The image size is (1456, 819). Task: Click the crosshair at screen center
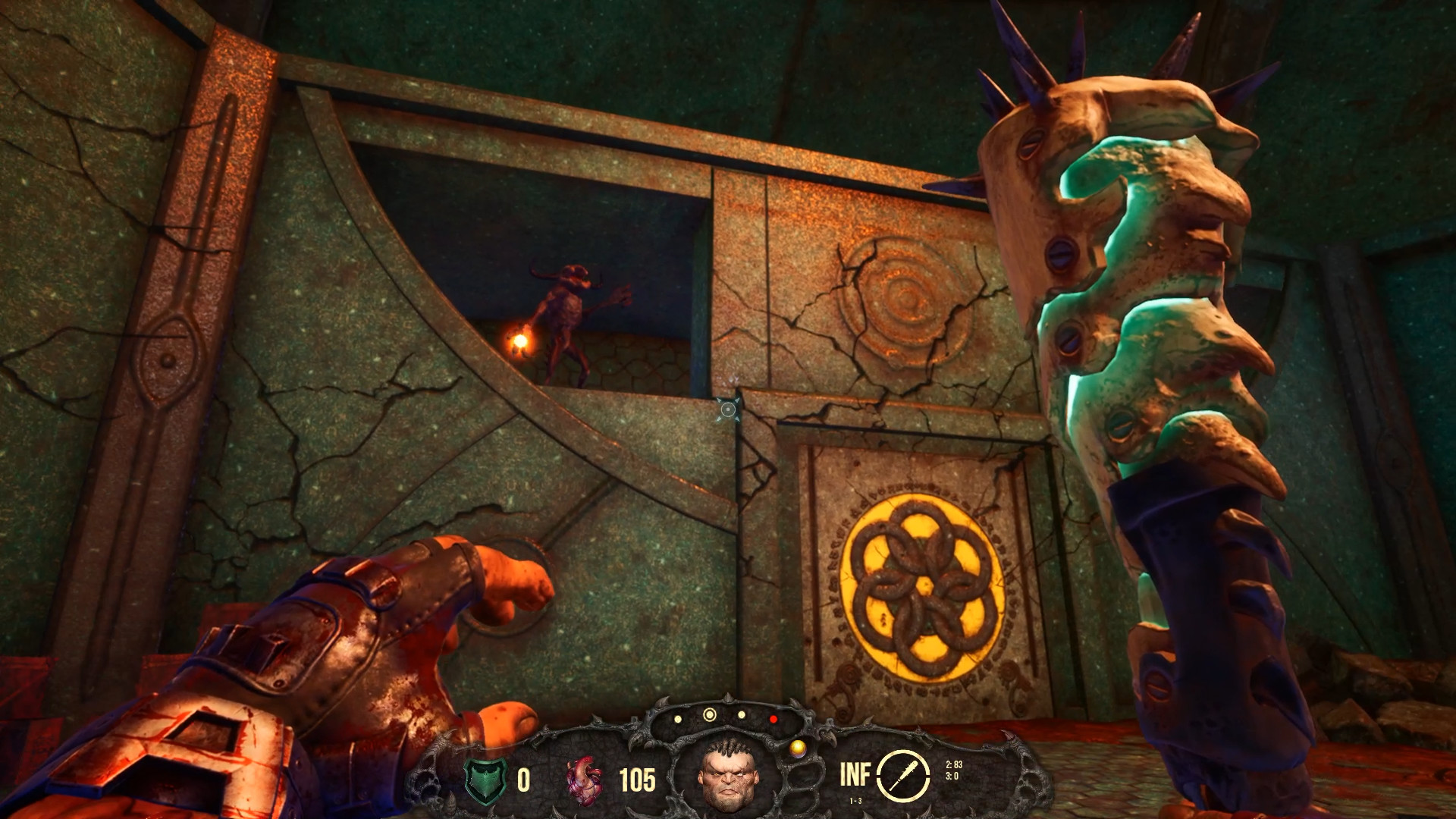(x=728, y=409)
